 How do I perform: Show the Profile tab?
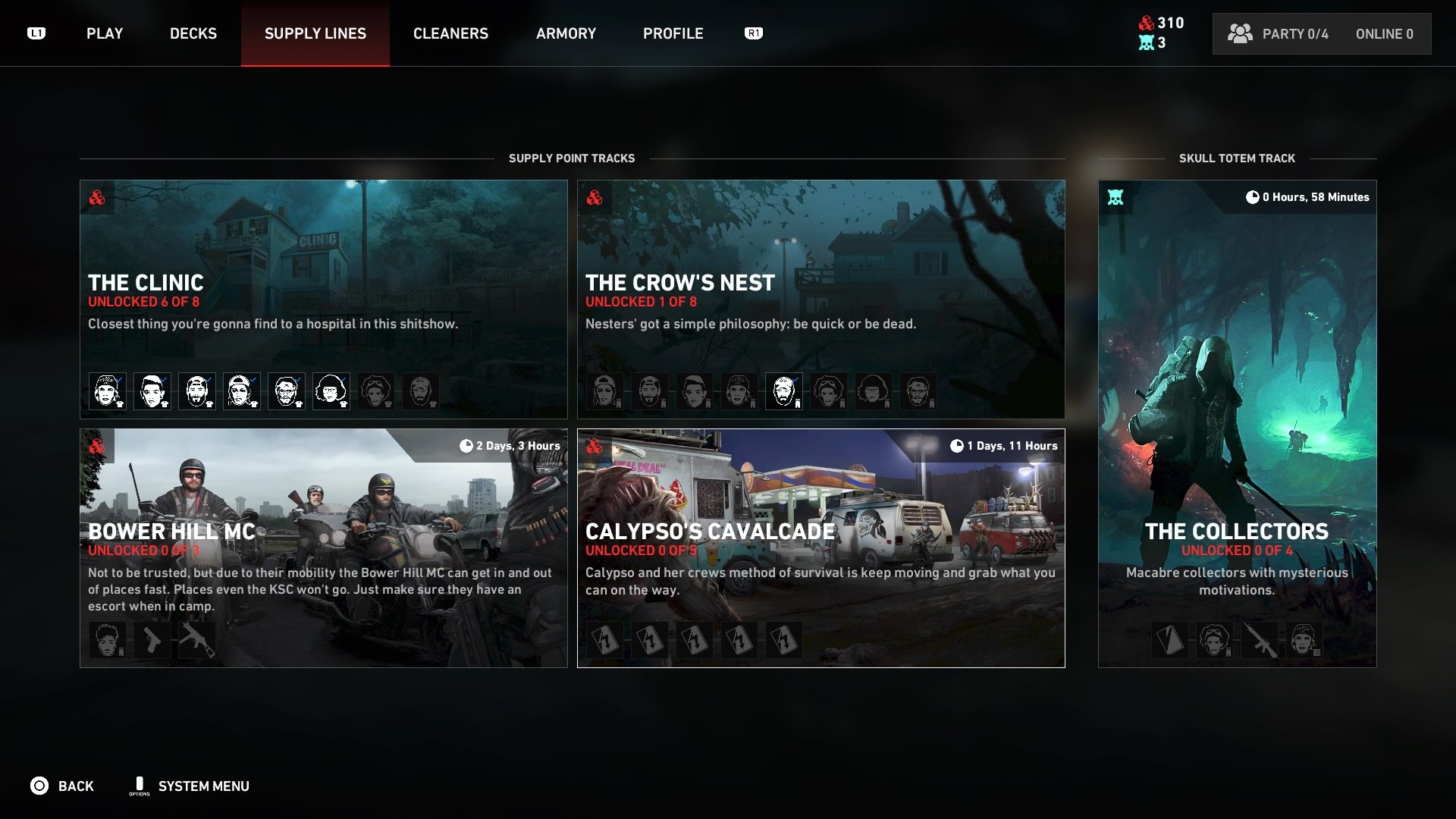[673, 33]
